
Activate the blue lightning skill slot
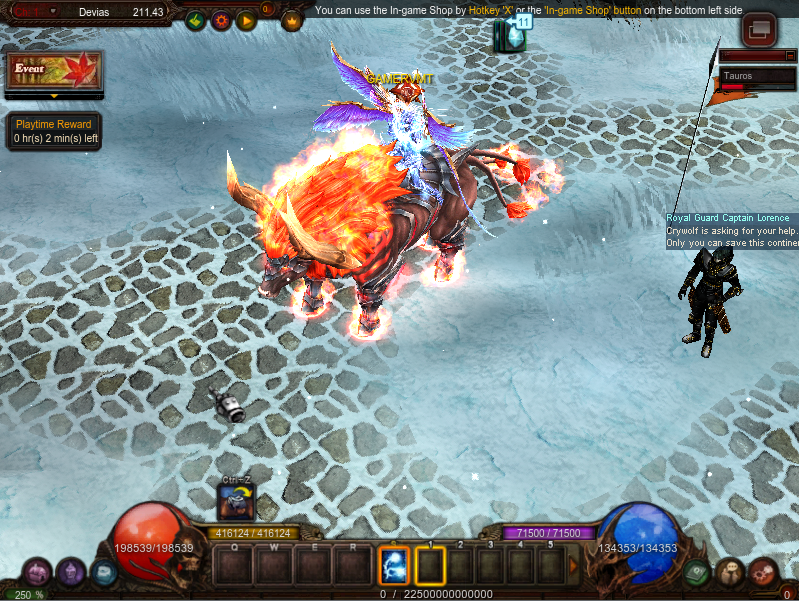[394, 565]
